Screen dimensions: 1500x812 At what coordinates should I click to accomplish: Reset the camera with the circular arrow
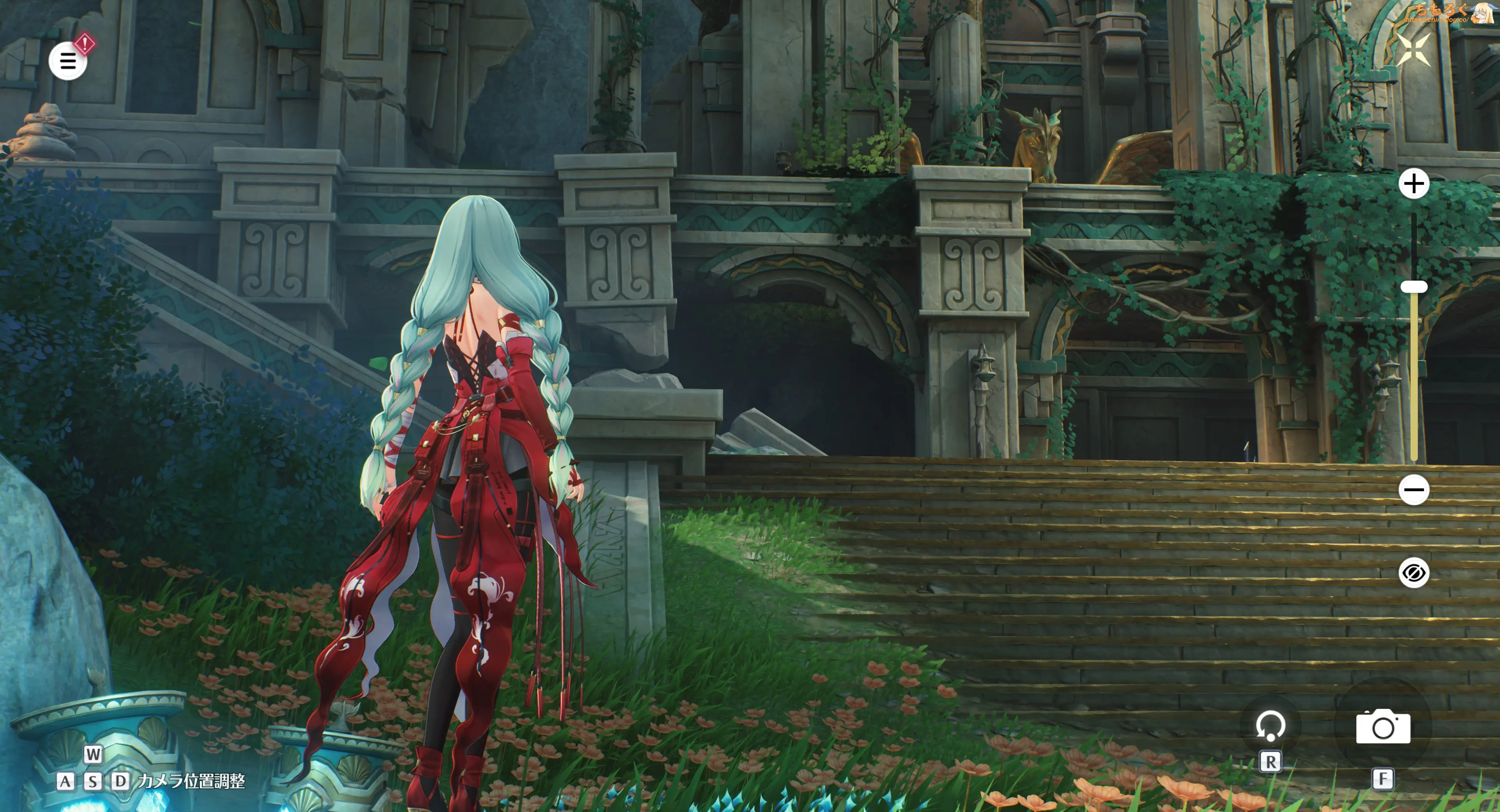[1270, 726]
